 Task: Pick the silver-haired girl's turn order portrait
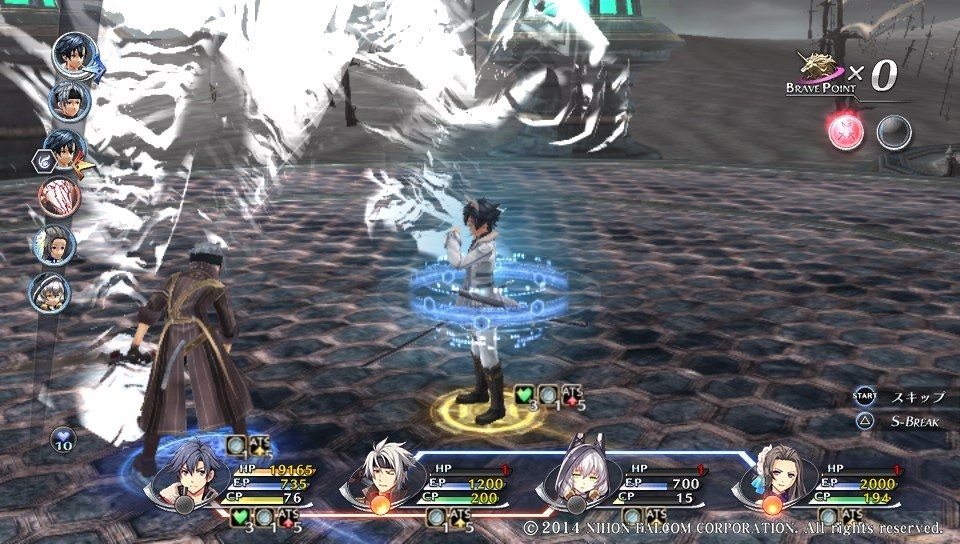tap(50, 292)
